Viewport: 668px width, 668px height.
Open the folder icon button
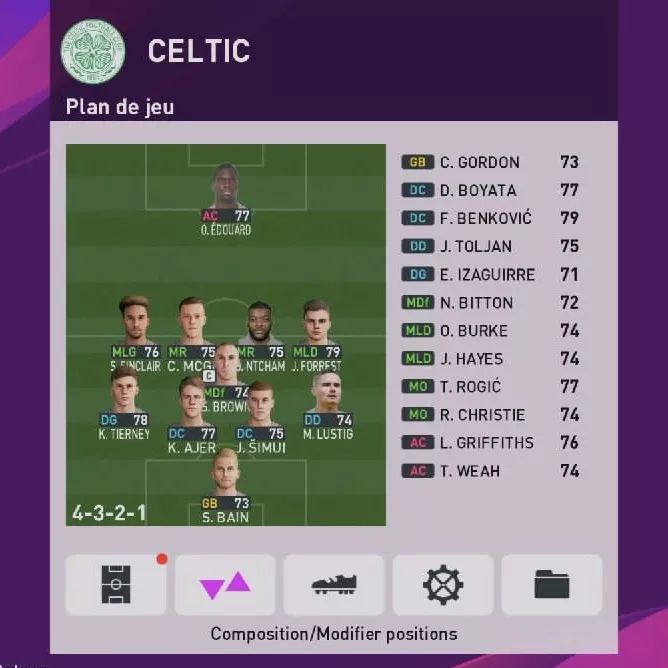551,585
